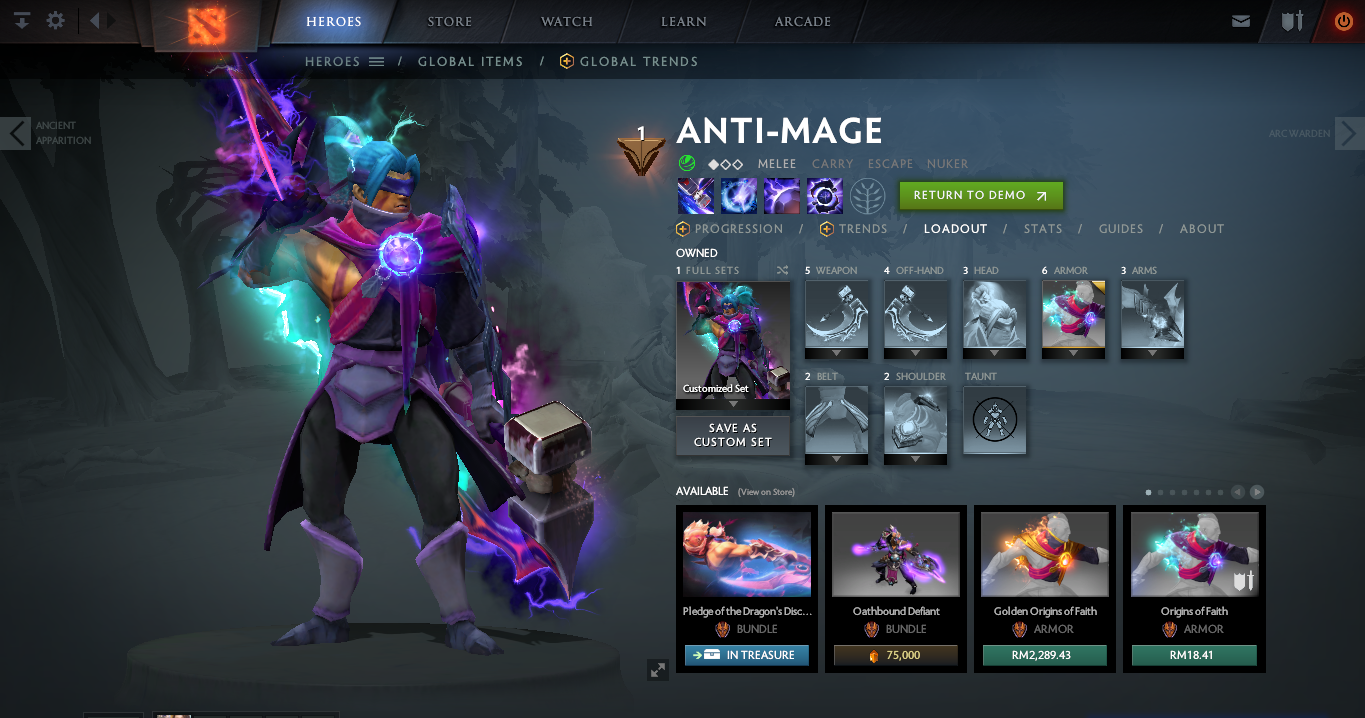Expand the hero model to fullscreen
Screen dimensions: 1365x718
pos(658,670)
